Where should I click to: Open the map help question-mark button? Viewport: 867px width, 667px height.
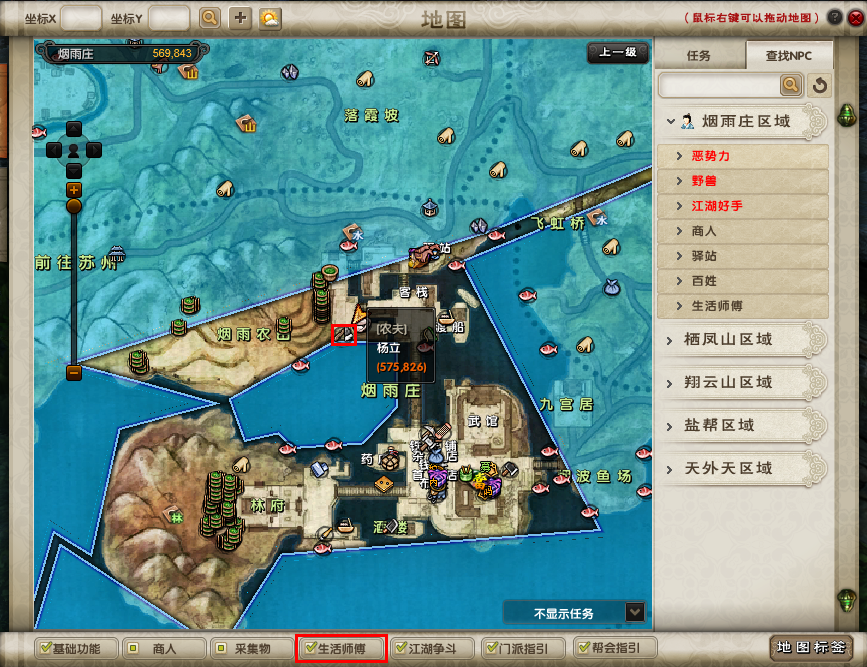coord(834,17)
